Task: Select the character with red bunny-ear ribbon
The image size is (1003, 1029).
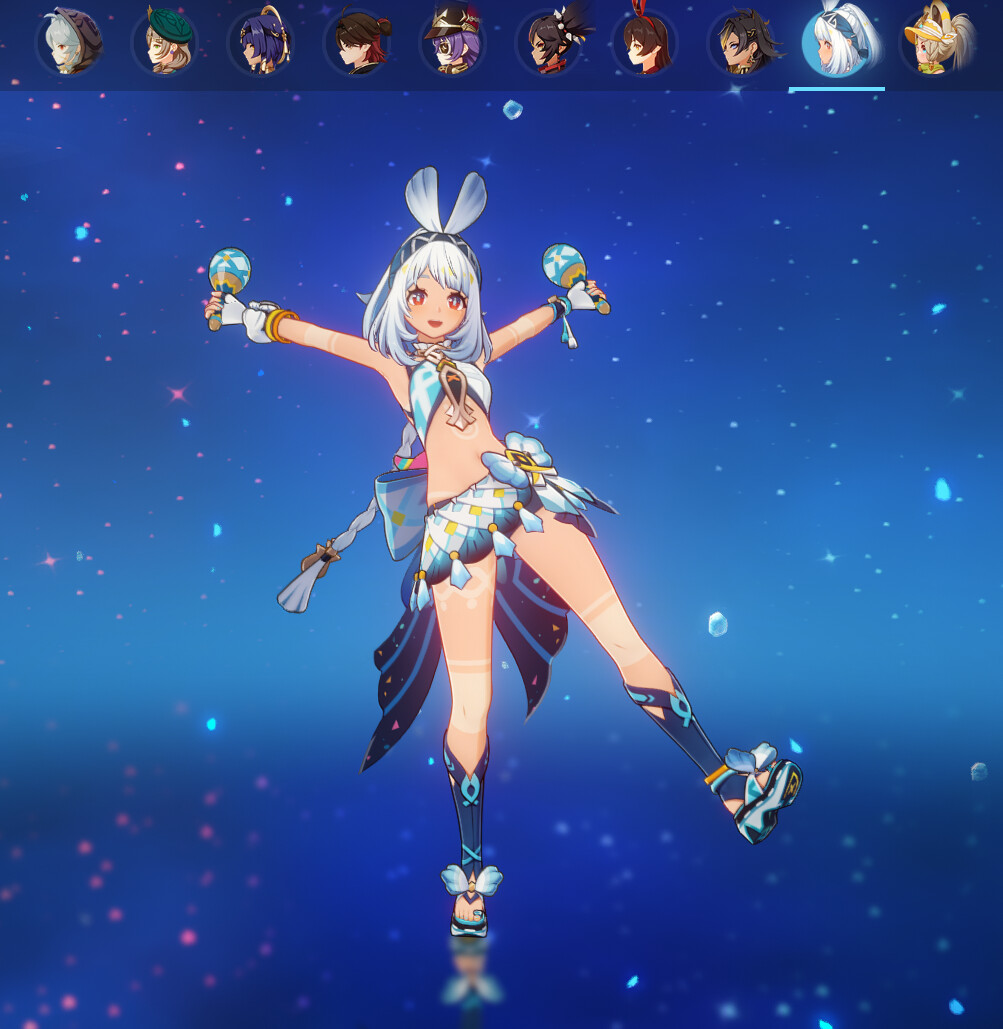Action: click(644, 43)
